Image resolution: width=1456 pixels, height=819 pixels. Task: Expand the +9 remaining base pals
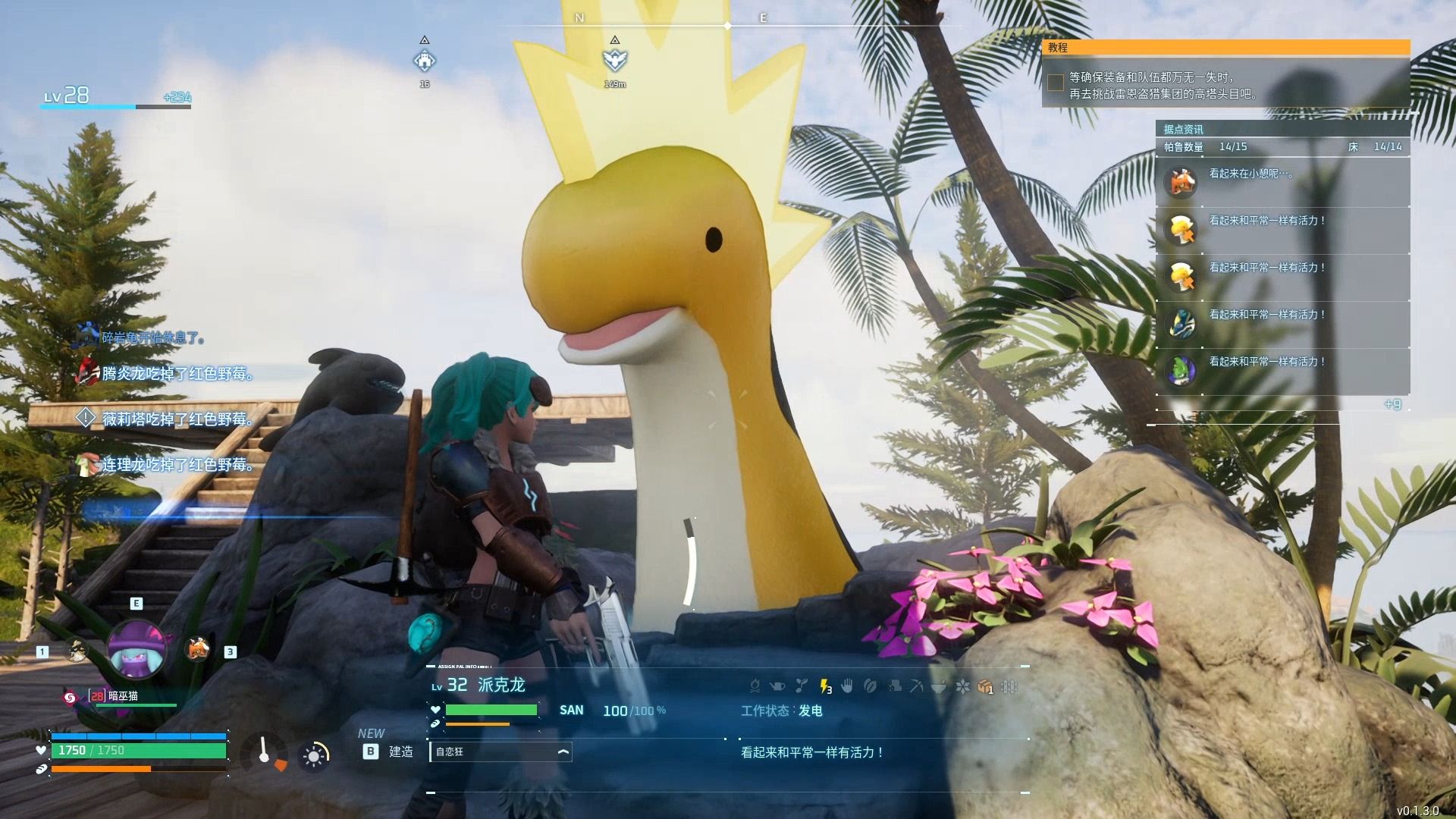1392,404
